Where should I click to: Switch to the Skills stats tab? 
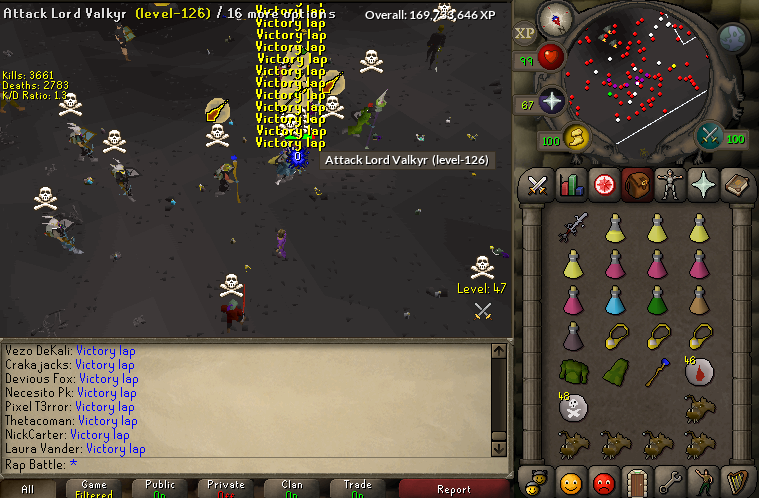click(571, 185)
